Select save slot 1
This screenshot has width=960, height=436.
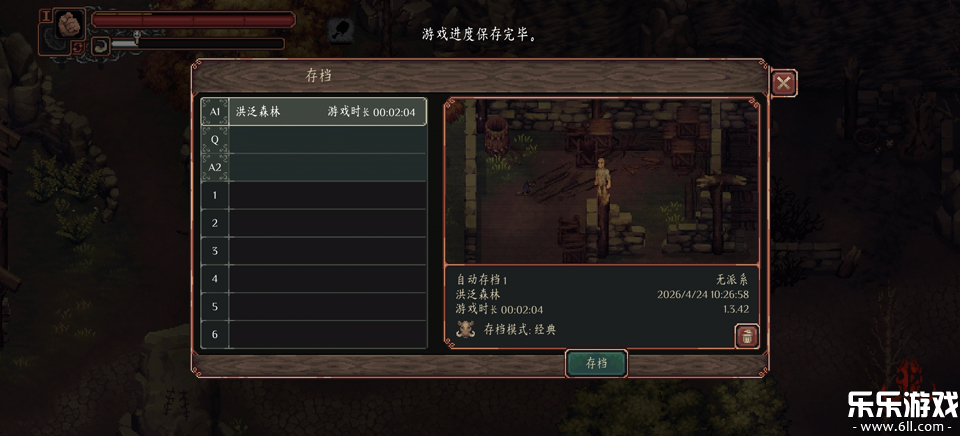tap(315, 195)
